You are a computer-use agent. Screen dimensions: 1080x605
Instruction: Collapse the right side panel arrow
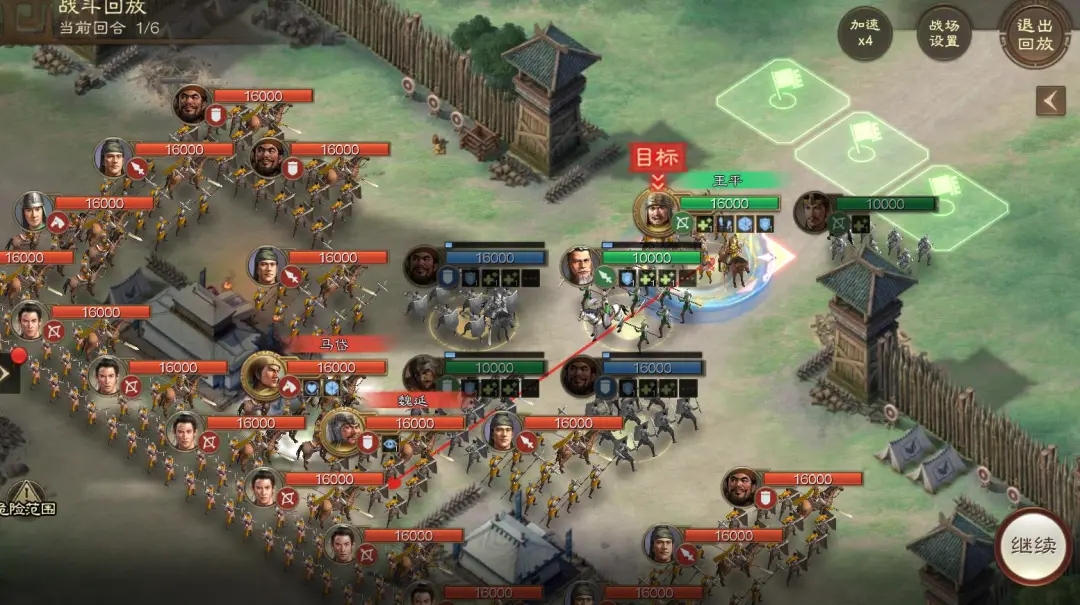(x=1050, y=101)
